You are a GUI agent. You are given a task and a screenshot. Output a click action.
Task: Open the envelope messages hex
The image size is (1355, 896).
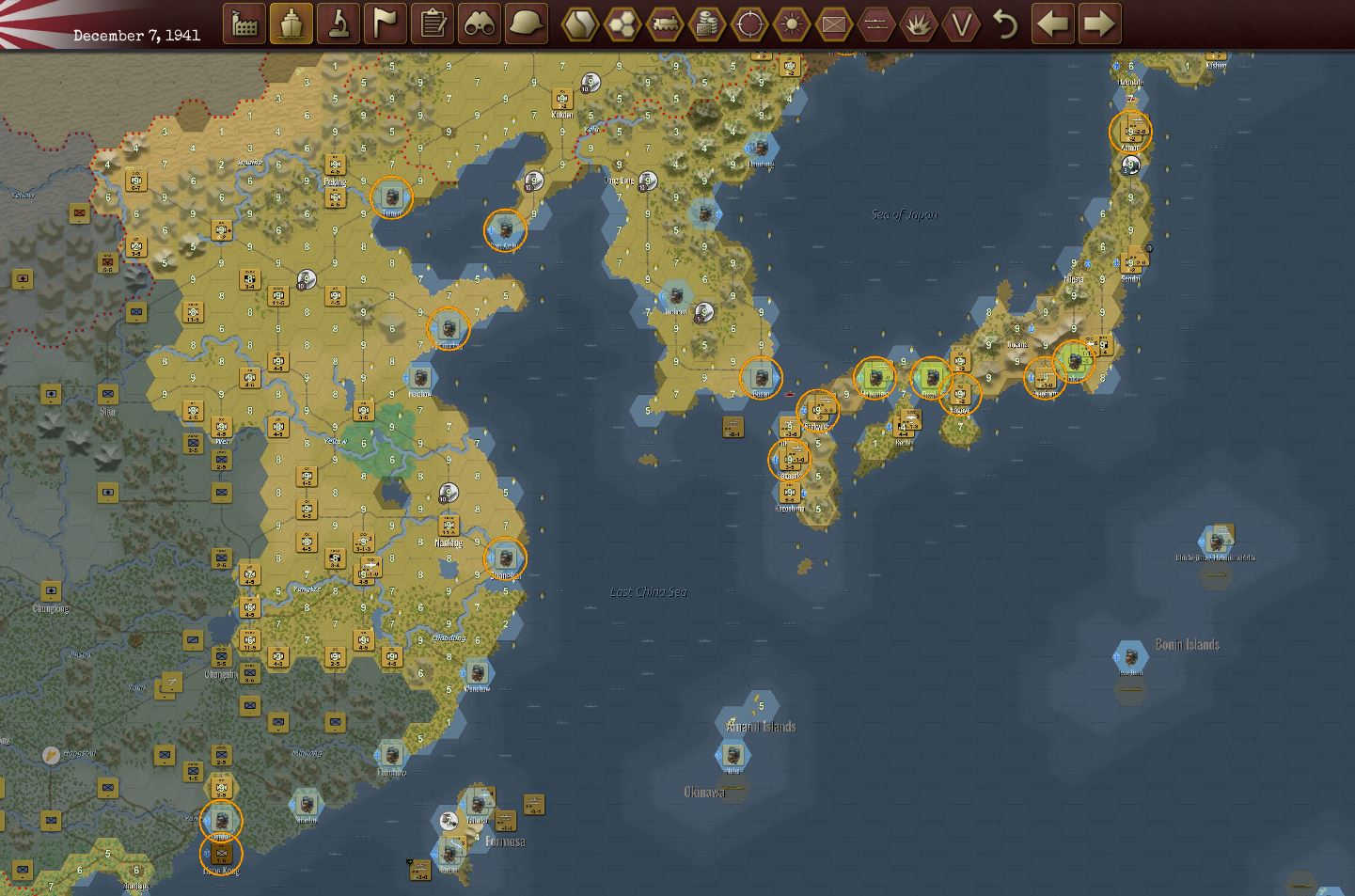834,24
